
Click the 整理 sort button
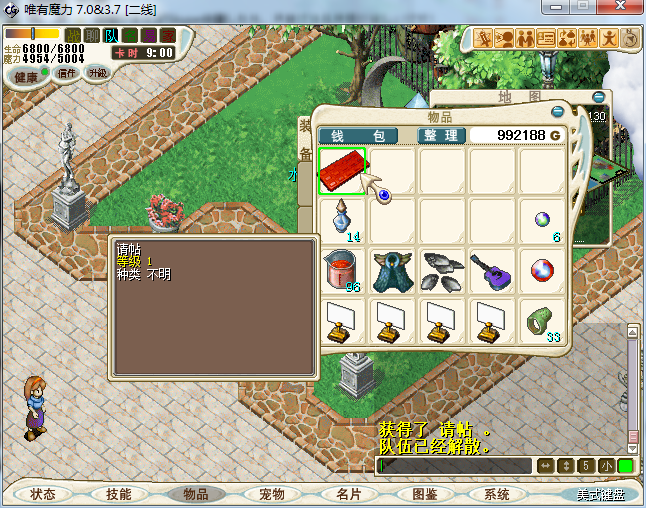438,135
